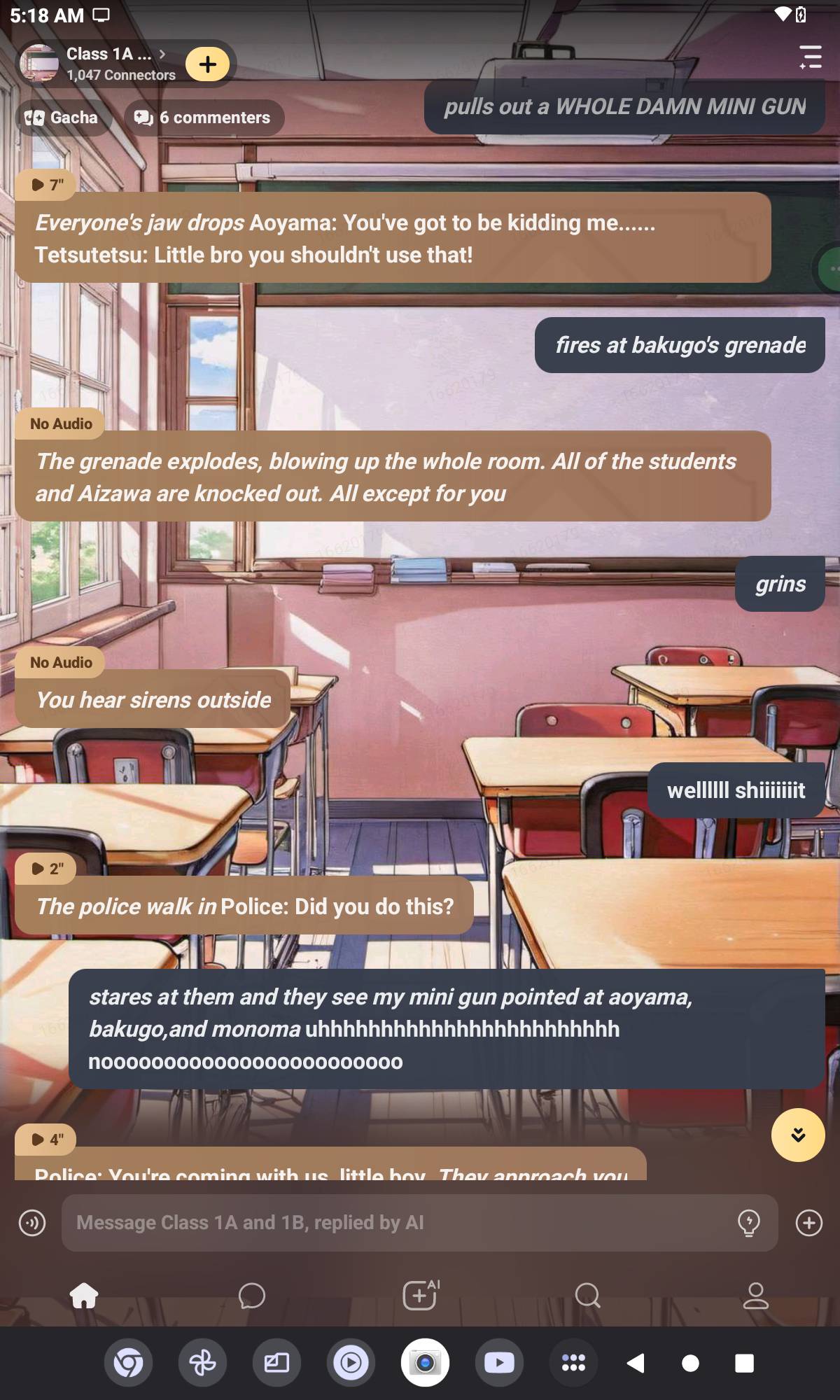Open the search tab
840x1400 pixels.
[x=587, y=1296]
